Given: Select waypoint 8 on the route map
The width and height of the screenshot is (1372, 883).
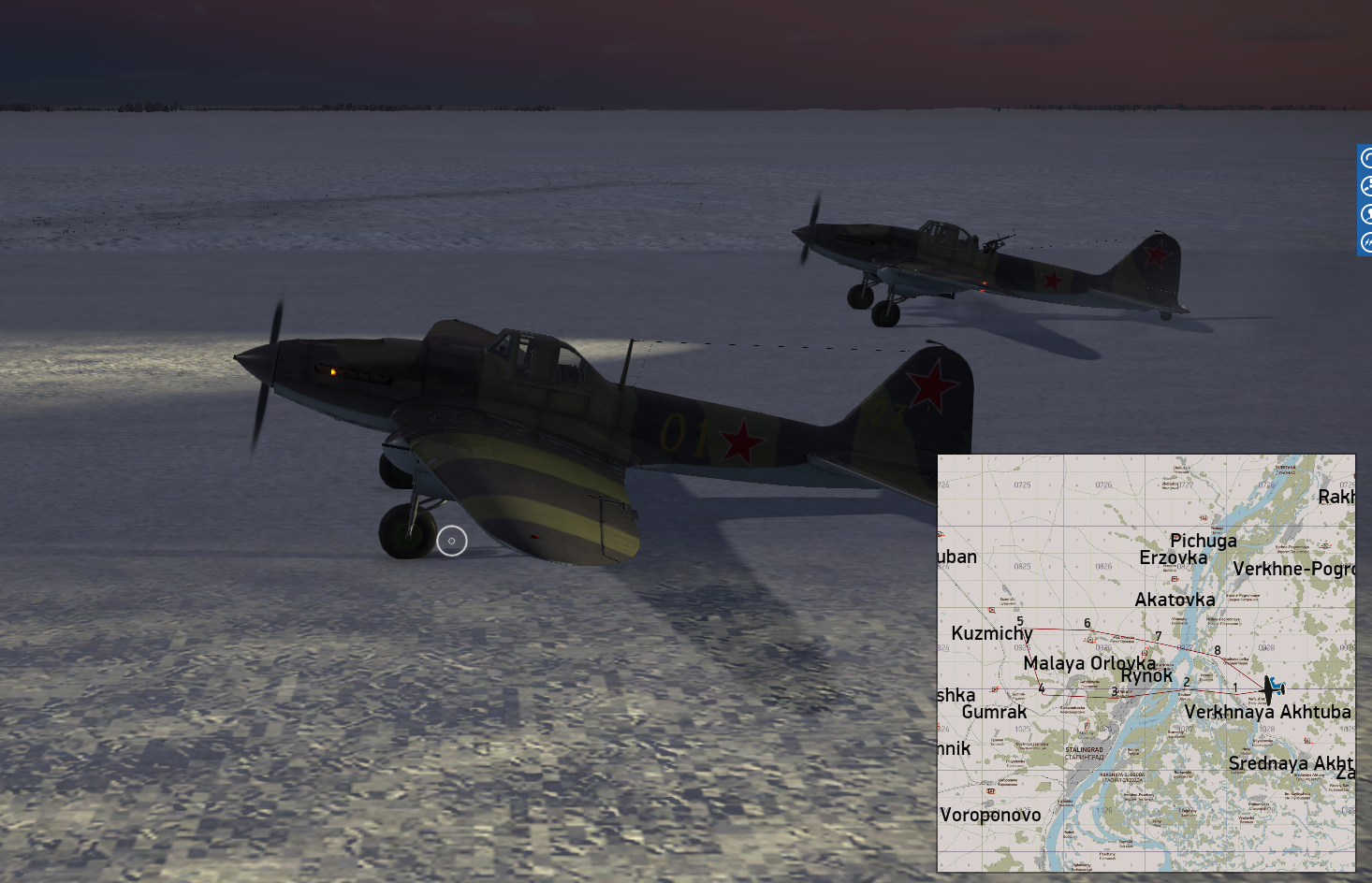Looking at the screenshot, I should tap(1217, 651).
